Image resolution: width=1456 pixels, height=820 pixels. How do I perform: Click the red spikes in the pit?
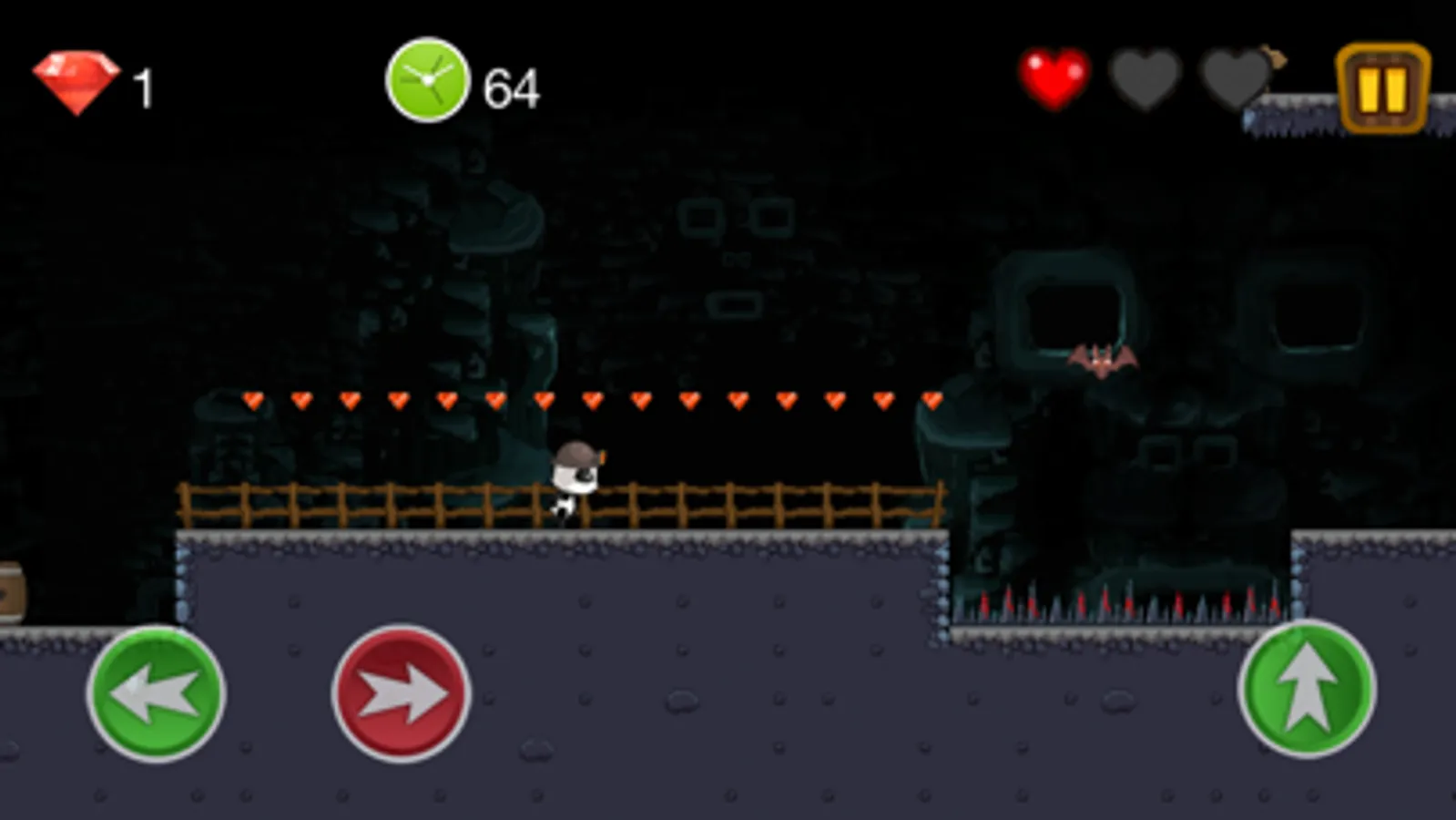pos(1111,603)
